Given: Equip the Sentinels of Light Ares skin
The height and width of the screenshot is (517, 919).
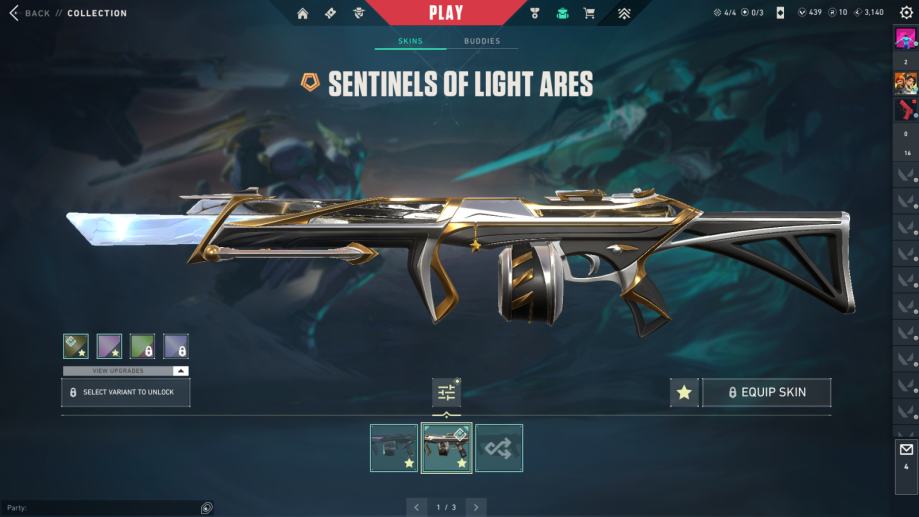Looking at the screenshot, I should pyautogui.click(x=766, y=393).
